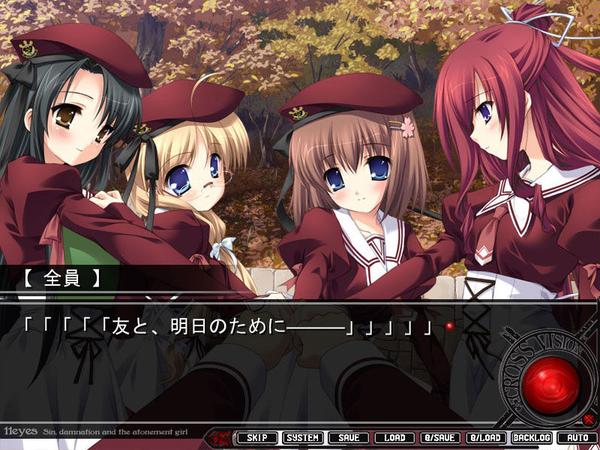600x450 pixels.
Task: Toggle AUTO text advance
Action: pos(575,438)
